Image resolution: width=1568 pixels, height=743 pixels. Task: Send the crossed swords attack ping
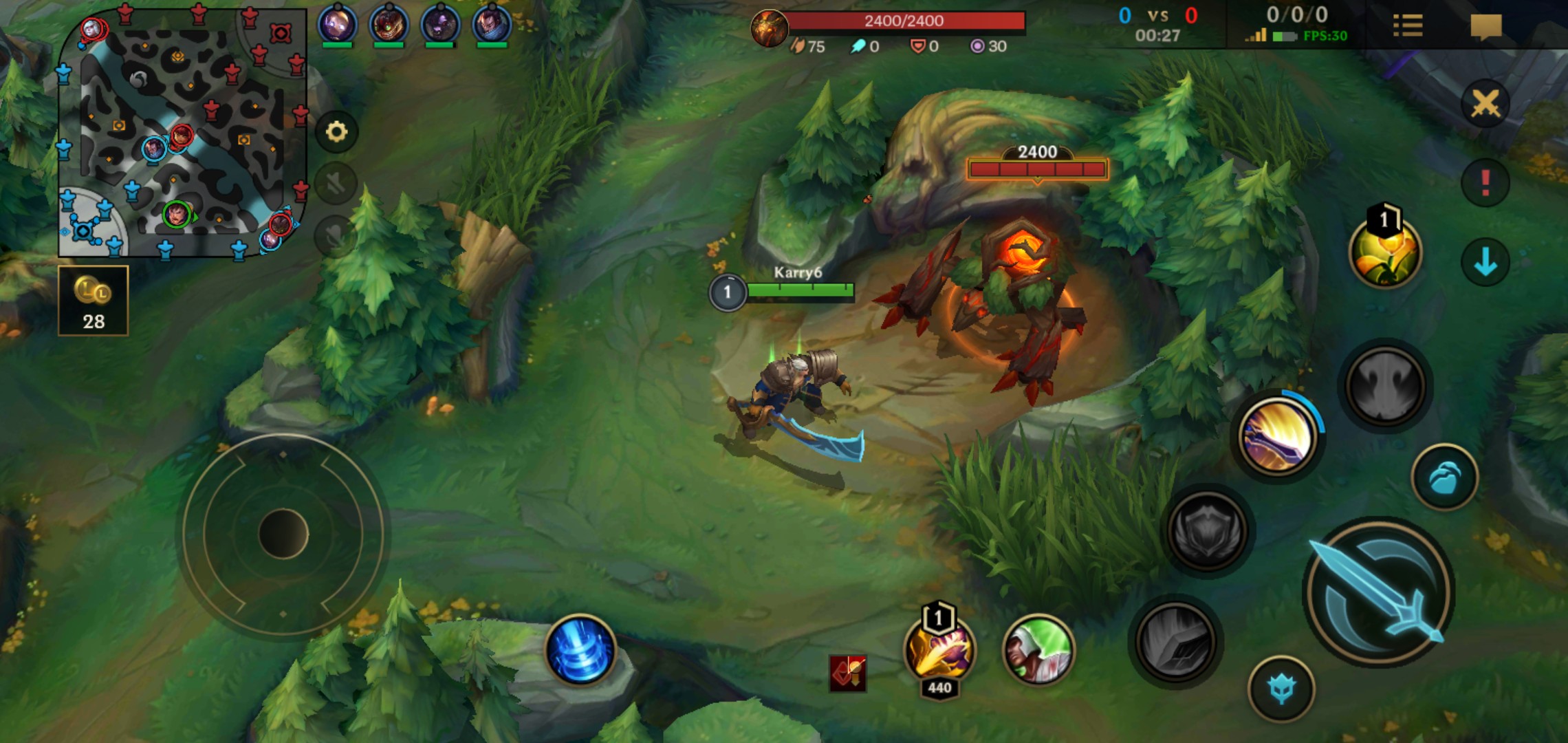[x=1485, y=104]
